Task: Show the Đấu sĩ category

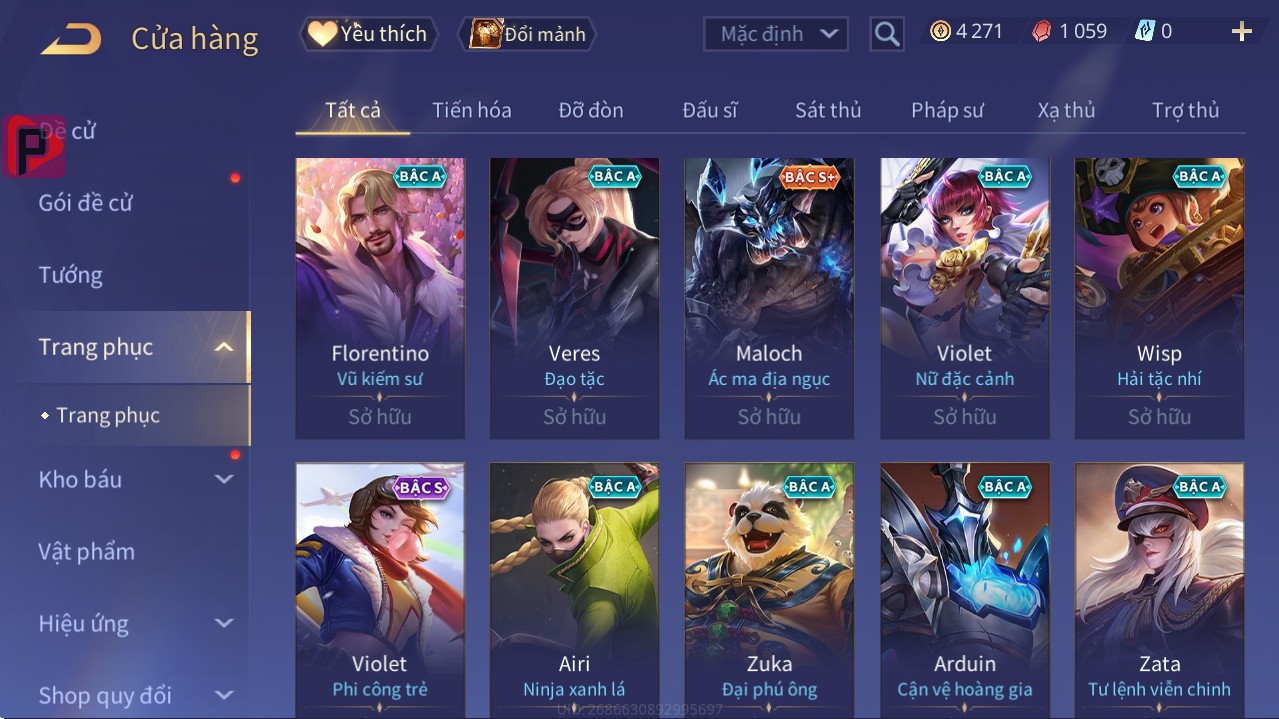Action: [x=709, y=110]
